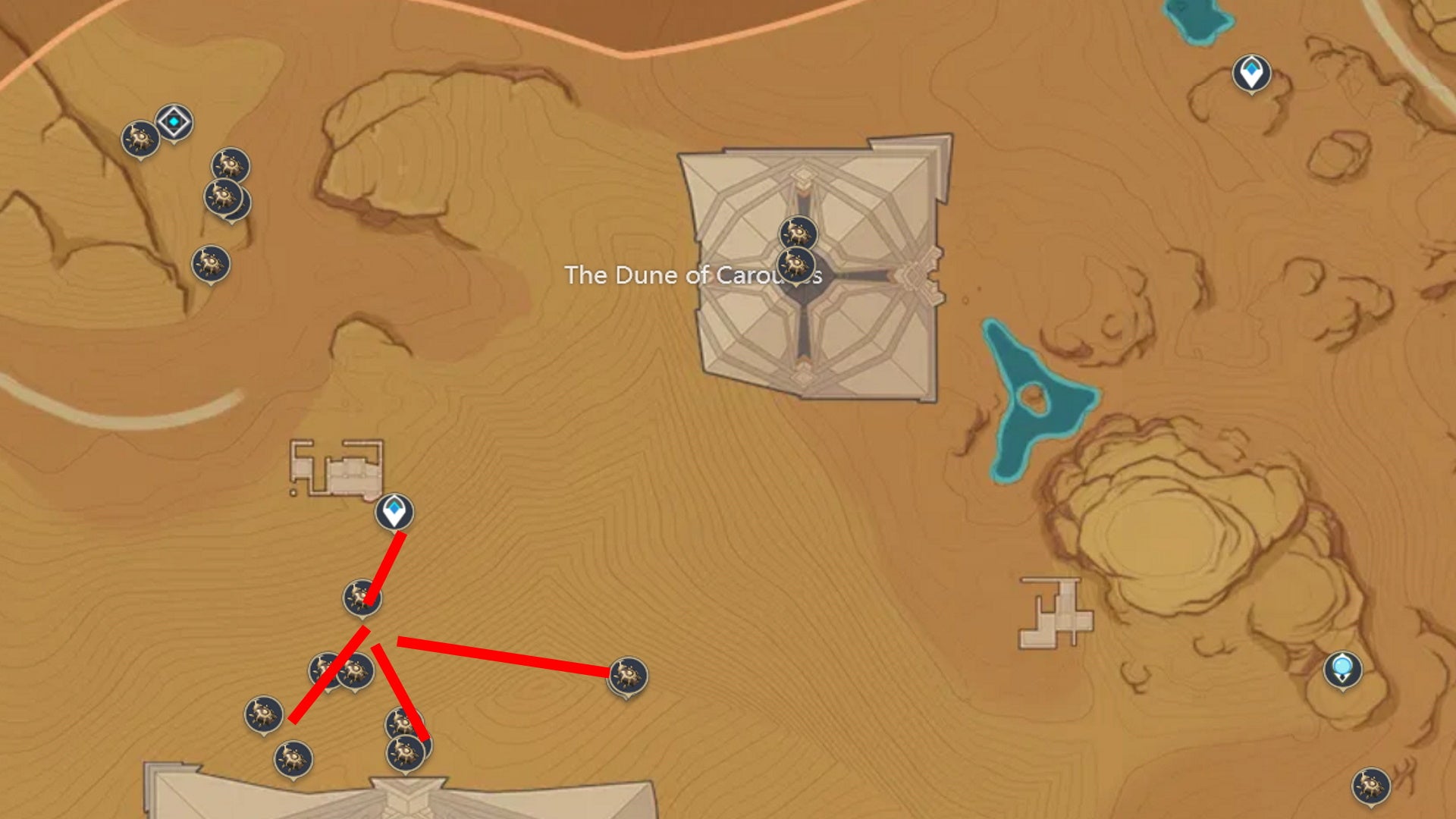Click the label 'The Dune of Carouses'
Image resolution: width=1456 pixels, height=819 pixels.
pyautogui.click(x=694, y=275)
